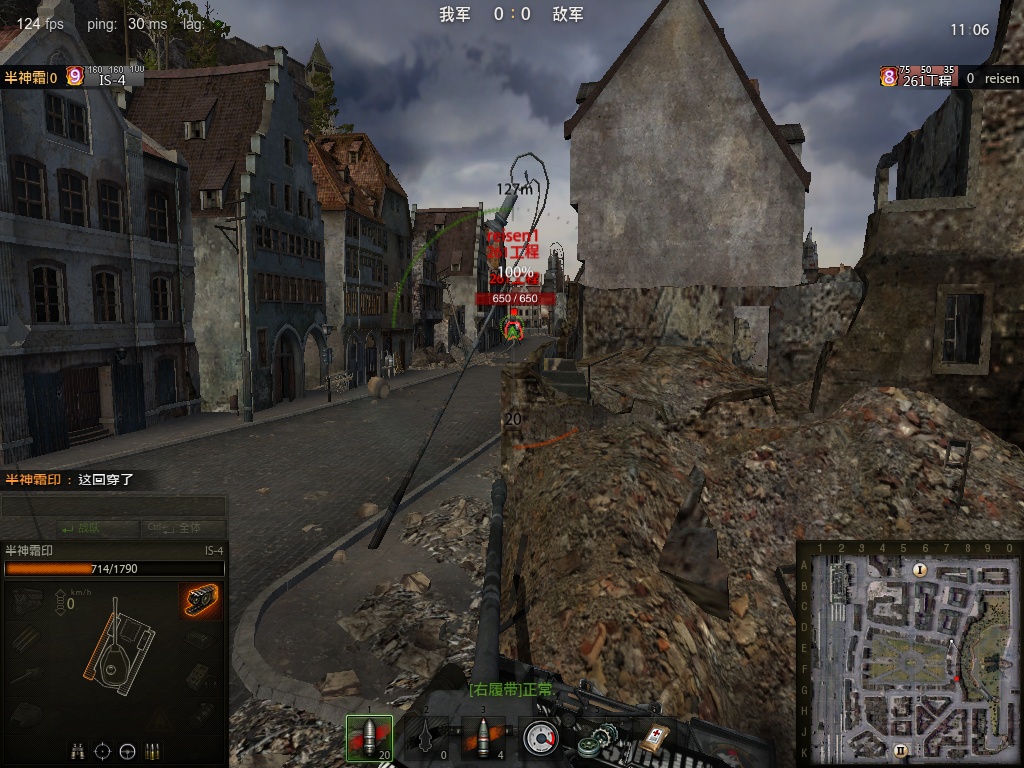Click the steering wheel driver icon
1024x768 pixels.
click(x=128, y=750)
